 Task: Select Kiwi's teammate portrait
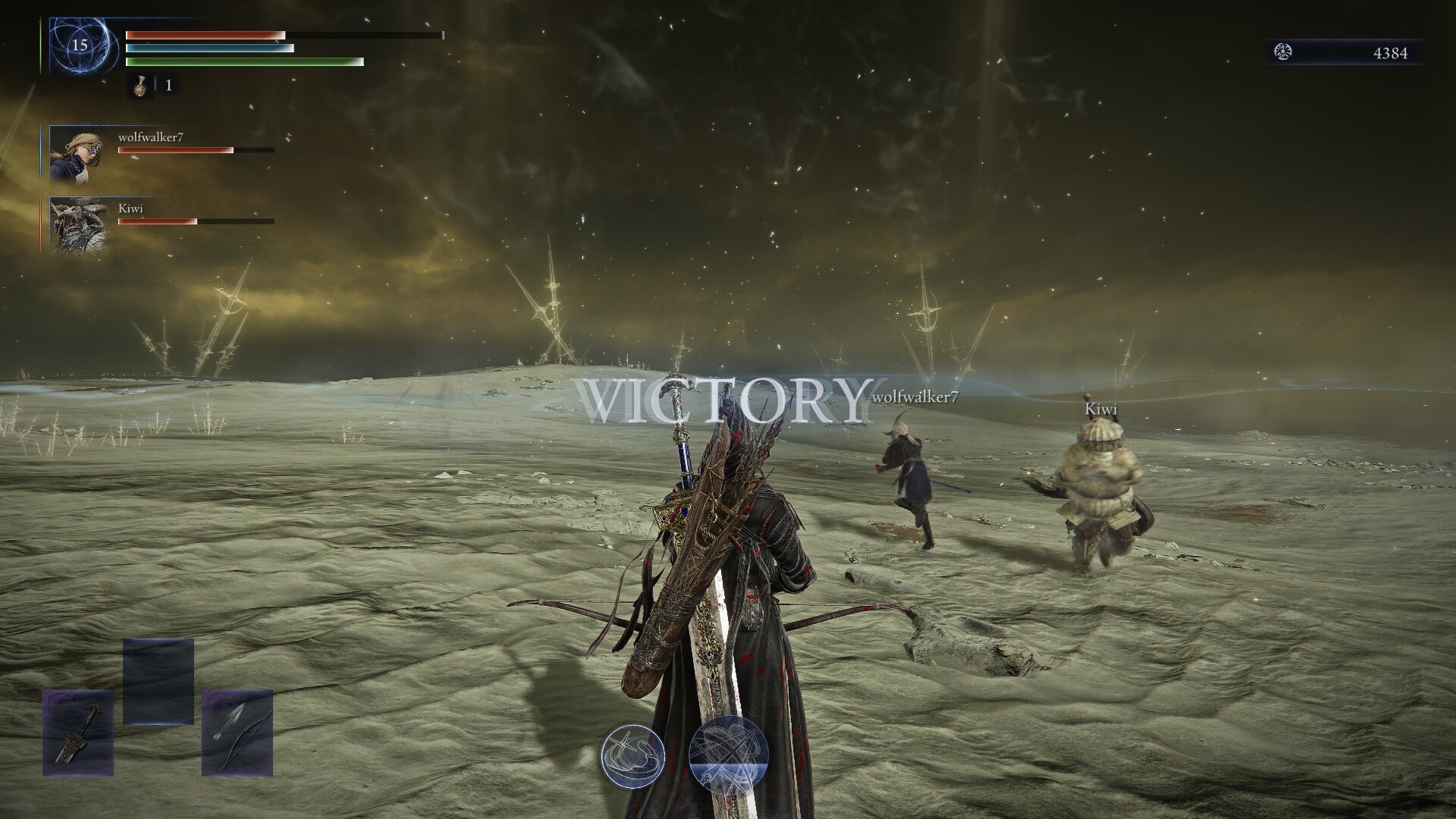[78, 224]
